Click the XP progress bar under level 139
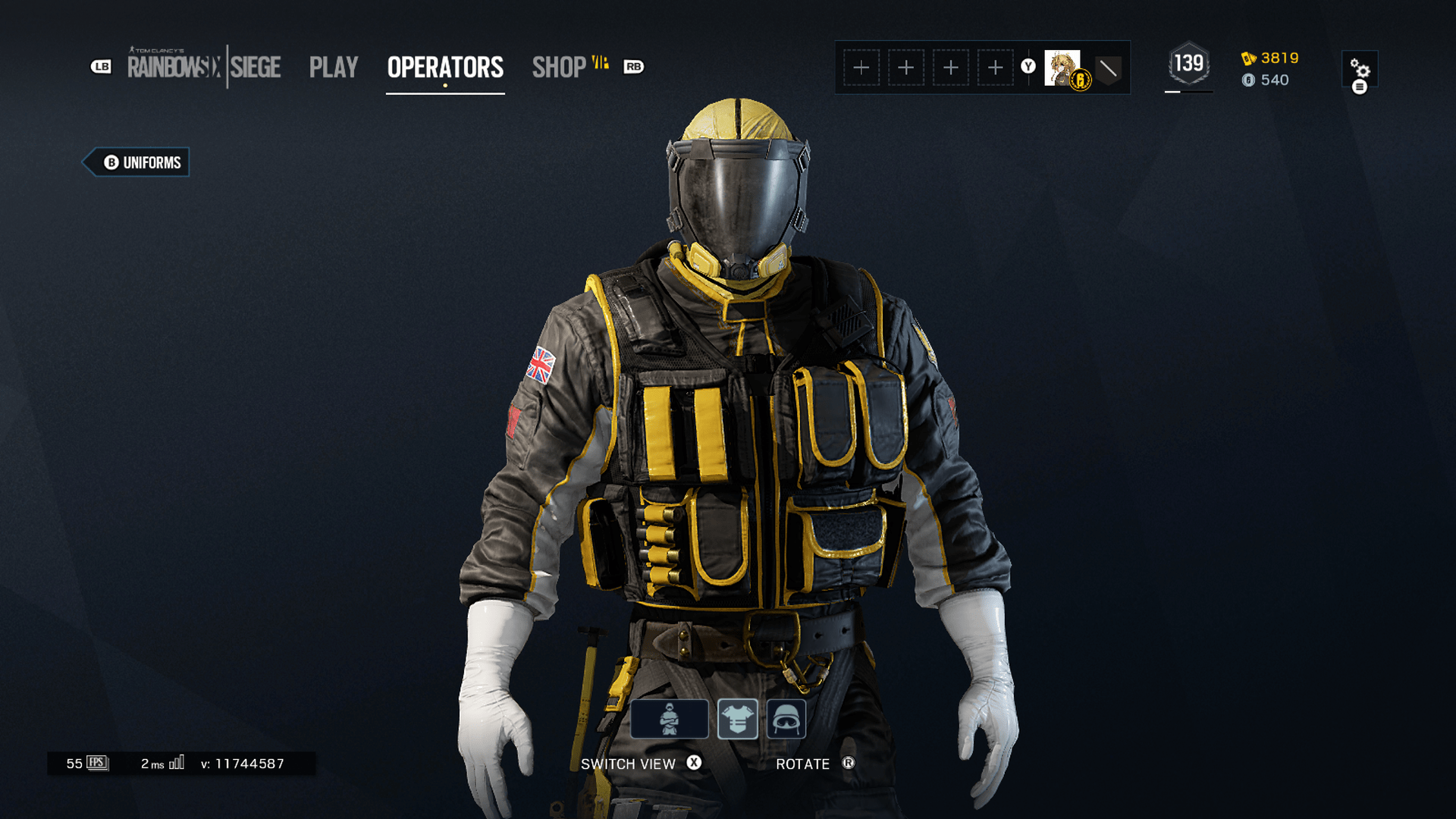The image size is (1456, 819). coord(1188,92)
